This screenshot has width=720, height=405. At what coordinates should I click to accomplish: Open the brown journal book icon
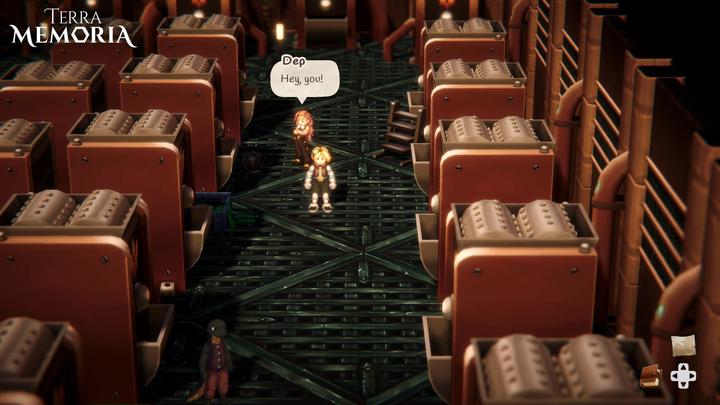(651, 376)
